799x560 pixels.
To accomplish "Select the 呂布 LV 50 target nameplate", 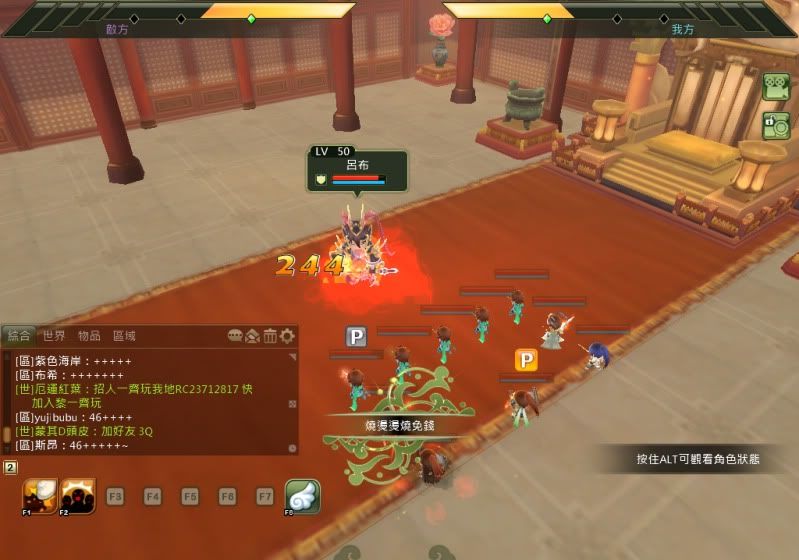I will [x=357, y=171].
